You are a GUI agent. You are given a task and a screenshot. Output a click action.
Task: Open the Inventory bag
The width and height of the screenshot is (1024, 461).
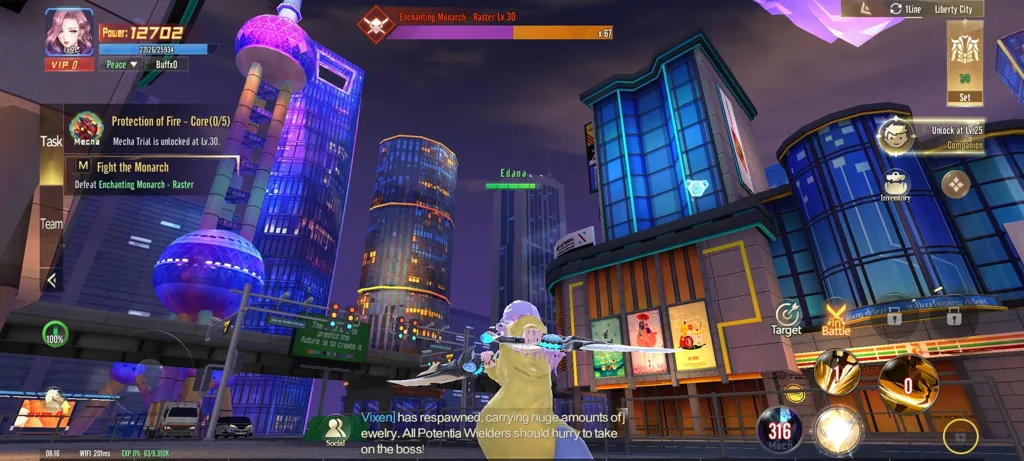pos(895,185)
